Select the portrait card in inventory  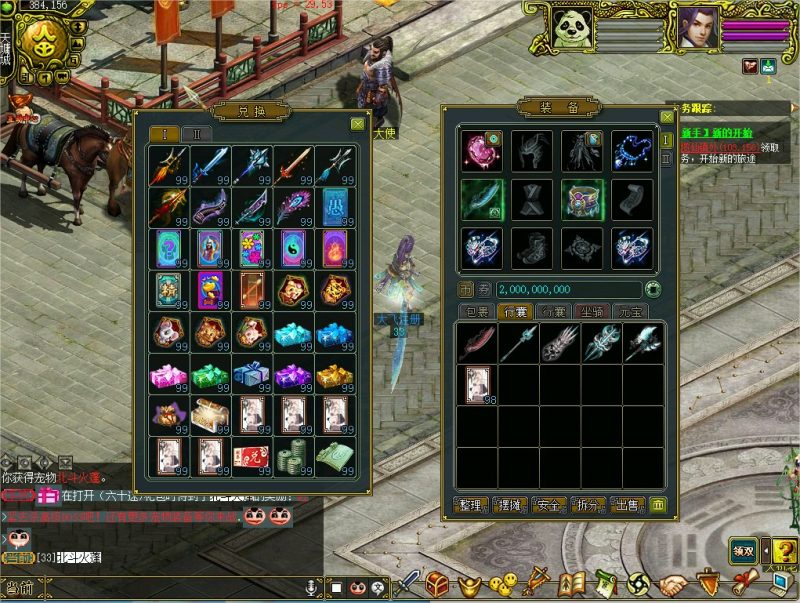[478, 384]
